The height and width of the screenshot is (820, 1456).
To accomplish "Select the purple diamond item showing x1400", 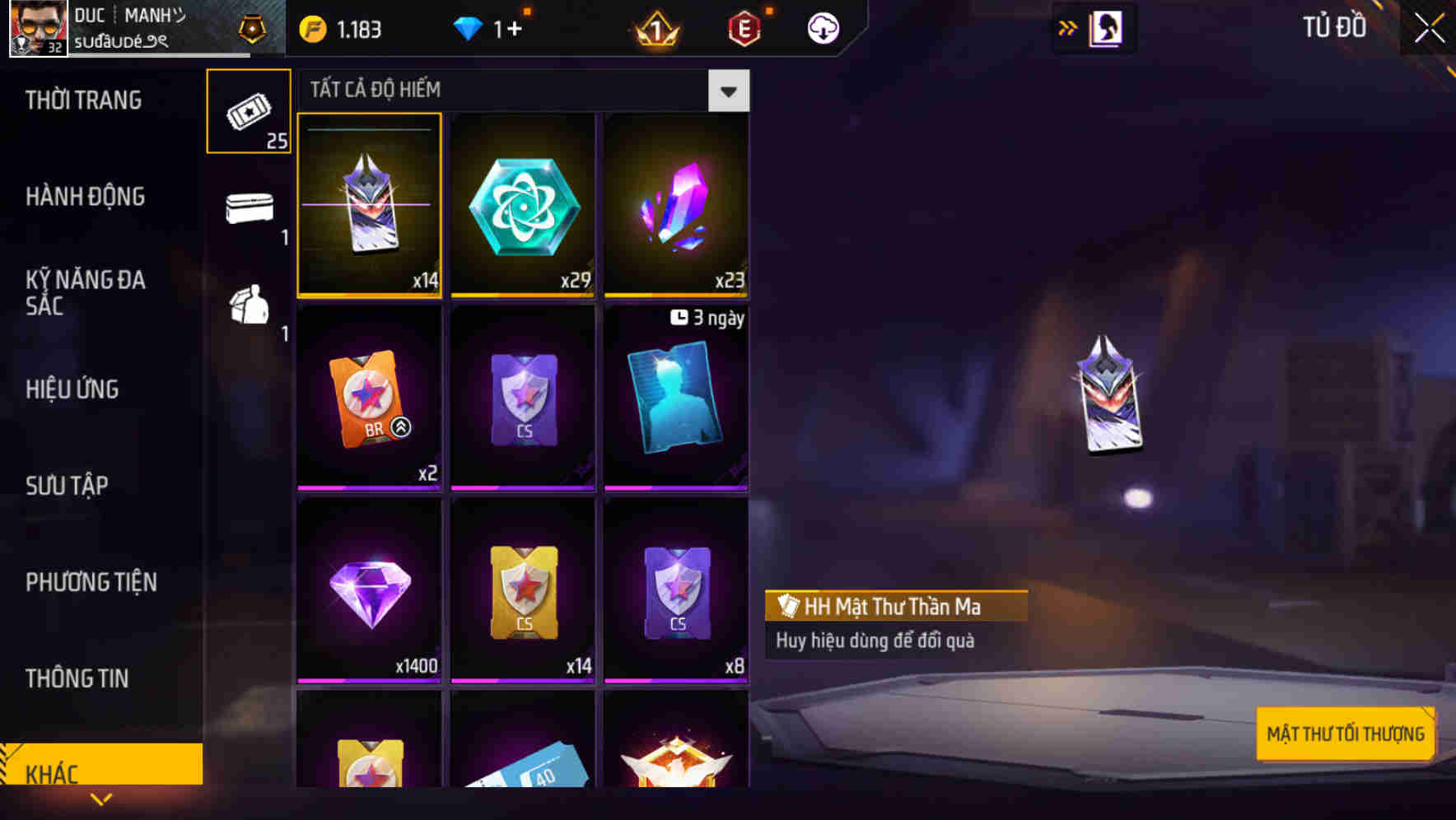I will (x=368, y=589).
